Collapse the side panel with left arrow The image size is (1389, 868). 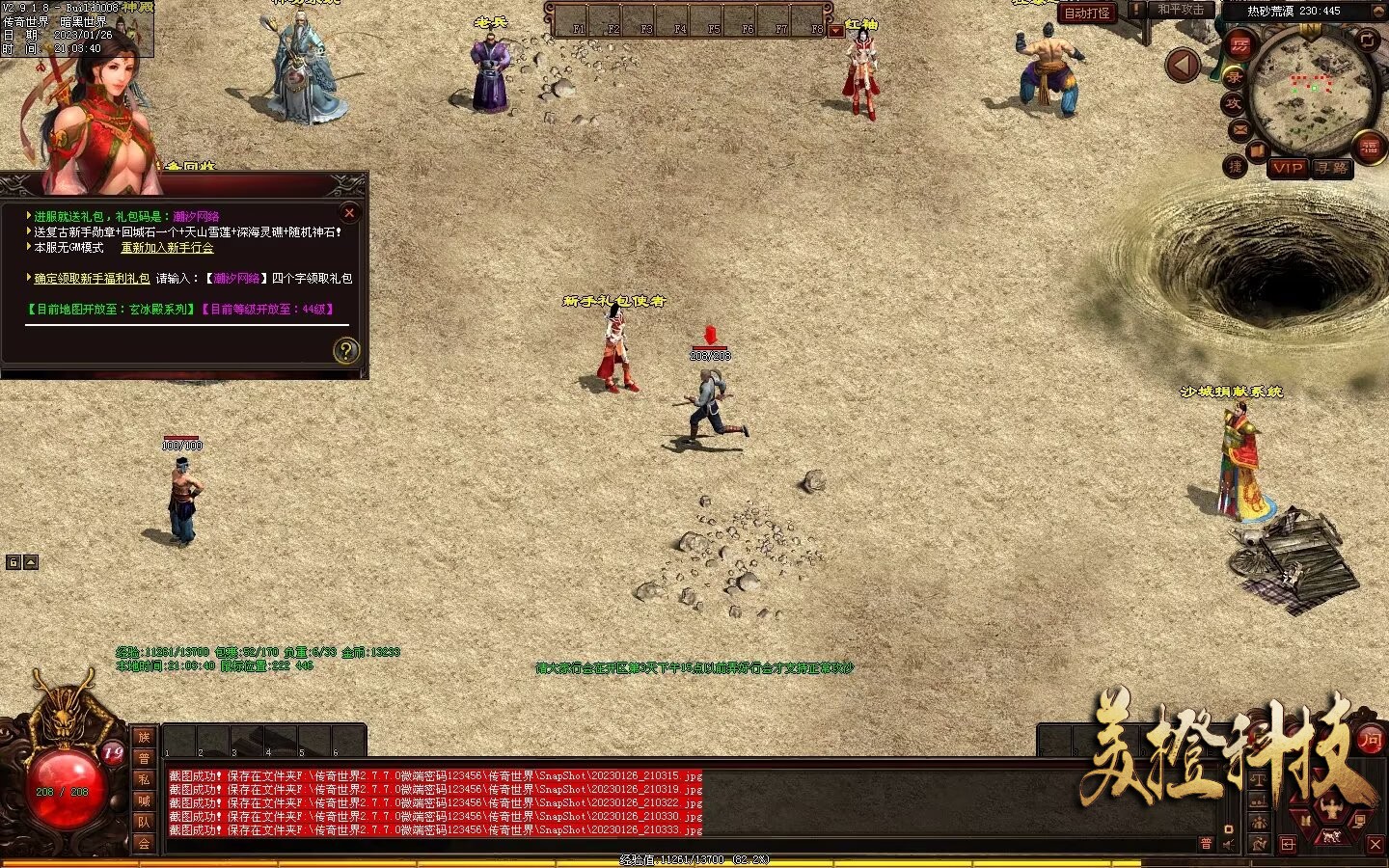[x=1183, y=66]
